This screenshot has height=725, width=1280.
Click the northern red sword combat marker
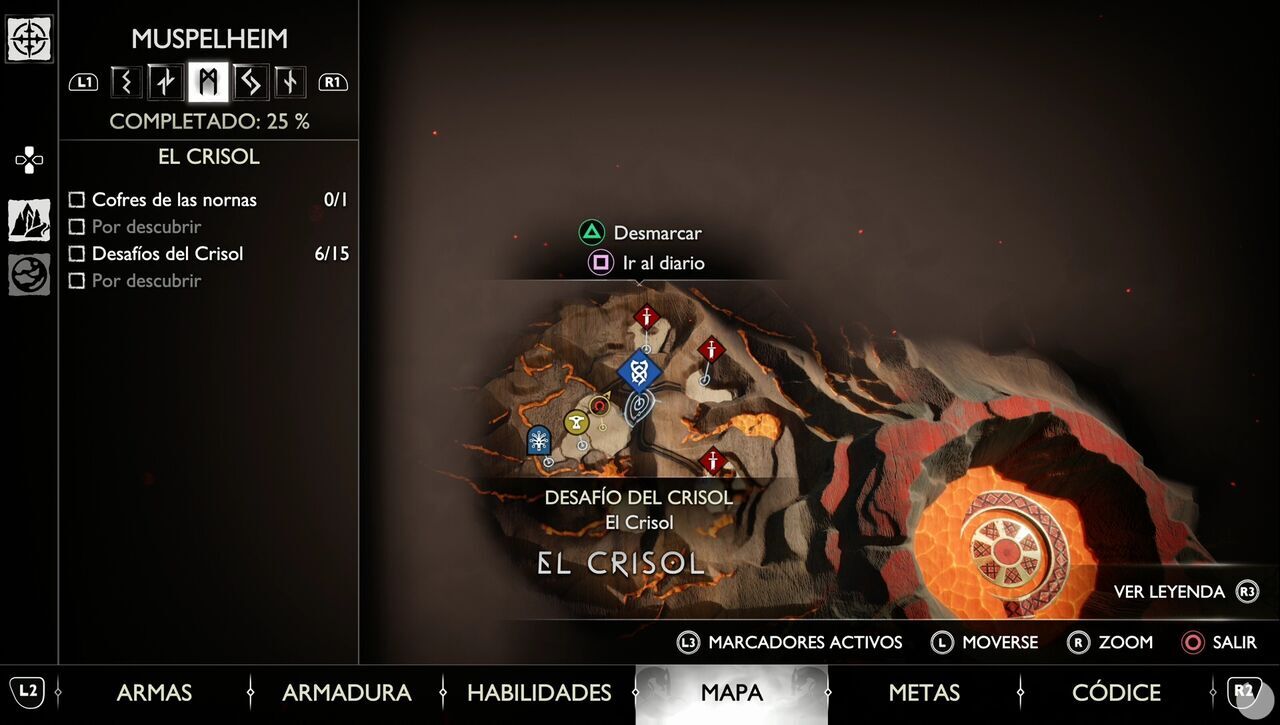point(647,318)
